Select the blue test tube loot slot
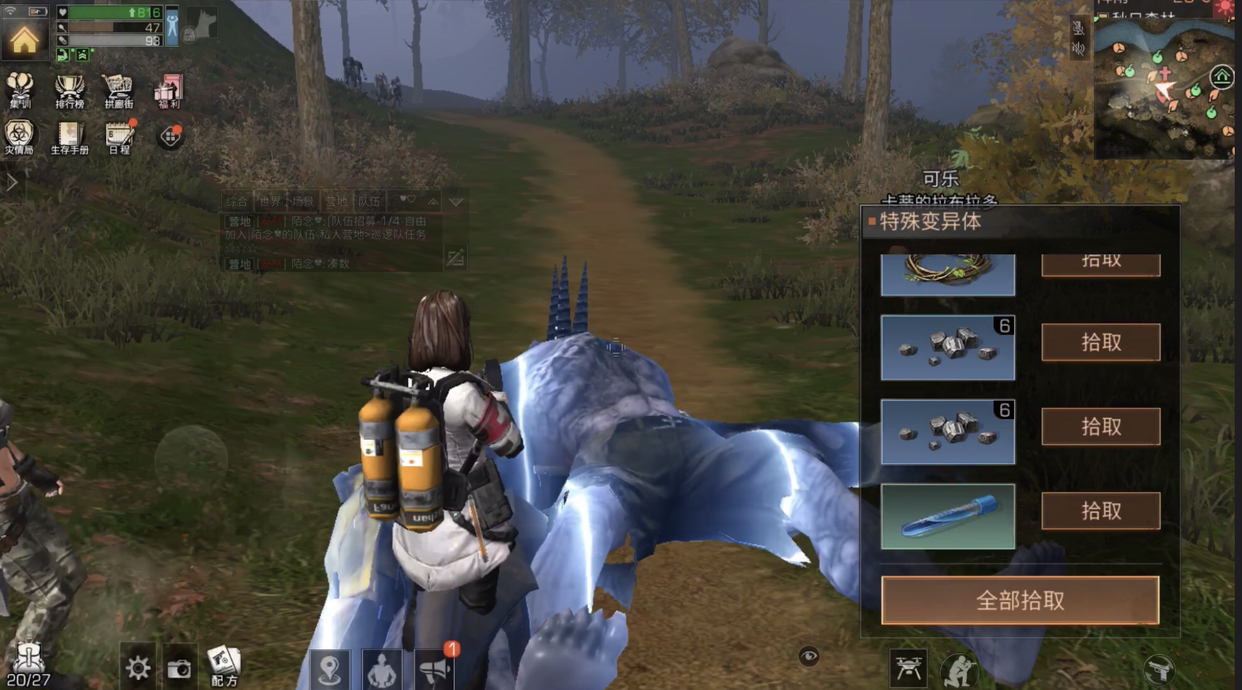Screen dimensions: 1242x690 click(x=947, y=517)
